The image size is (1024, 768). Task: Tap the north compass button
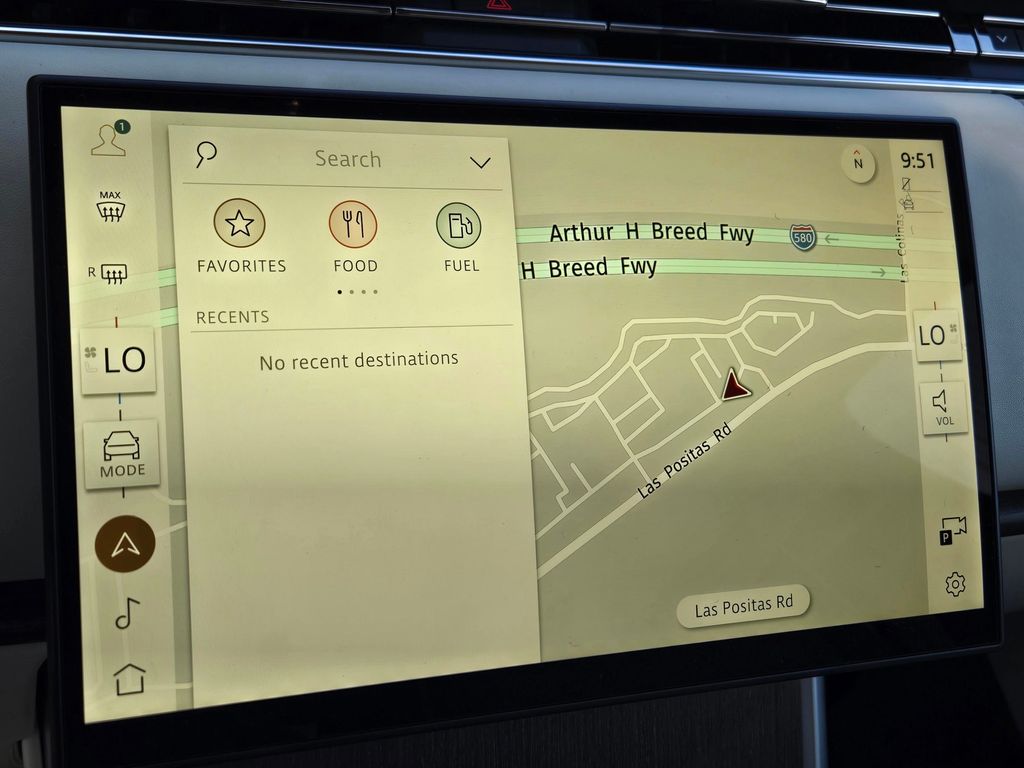click(858, 164)
